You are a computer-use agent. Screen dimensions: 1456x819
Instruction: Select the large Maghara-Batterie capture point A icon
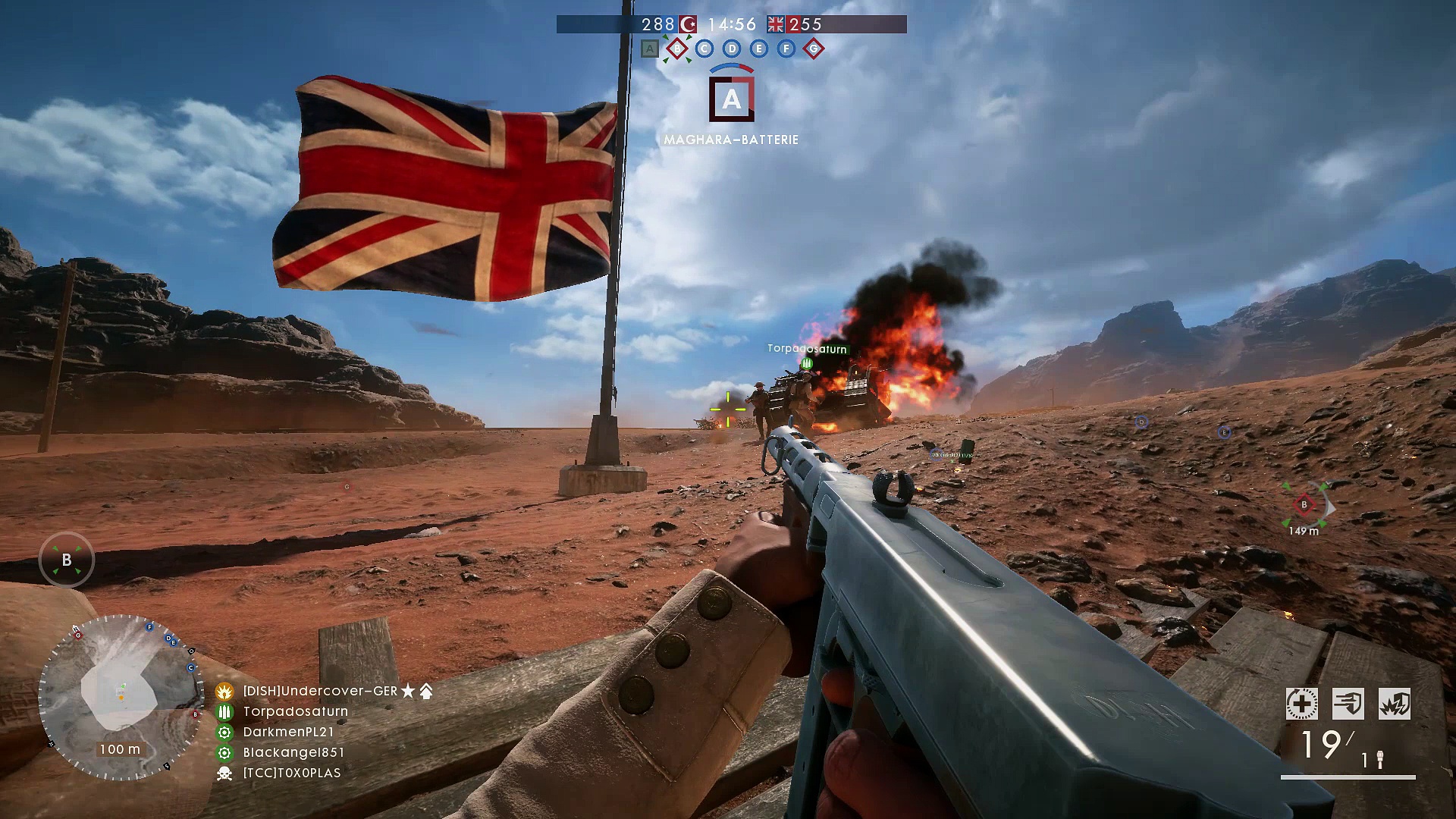coord(732,99)
